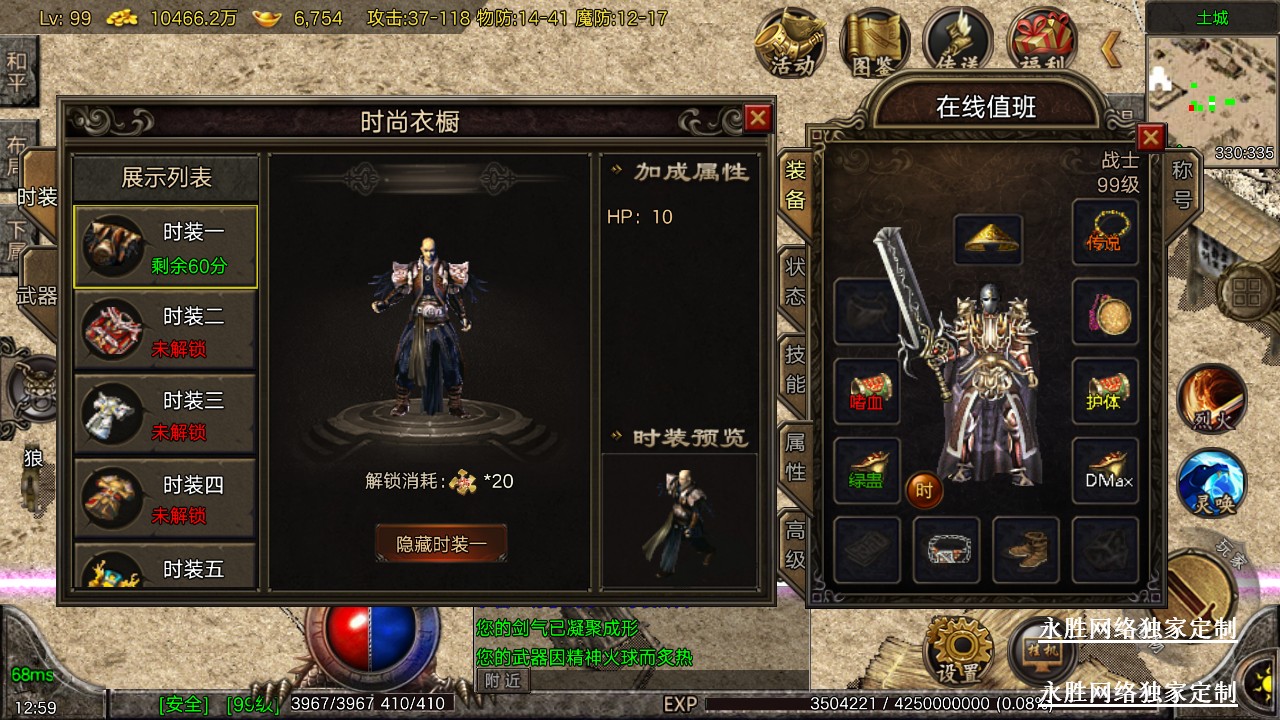Screen dimensions: 1280x720
Task: Activate the 烈火 skill
Action: 1211,398
